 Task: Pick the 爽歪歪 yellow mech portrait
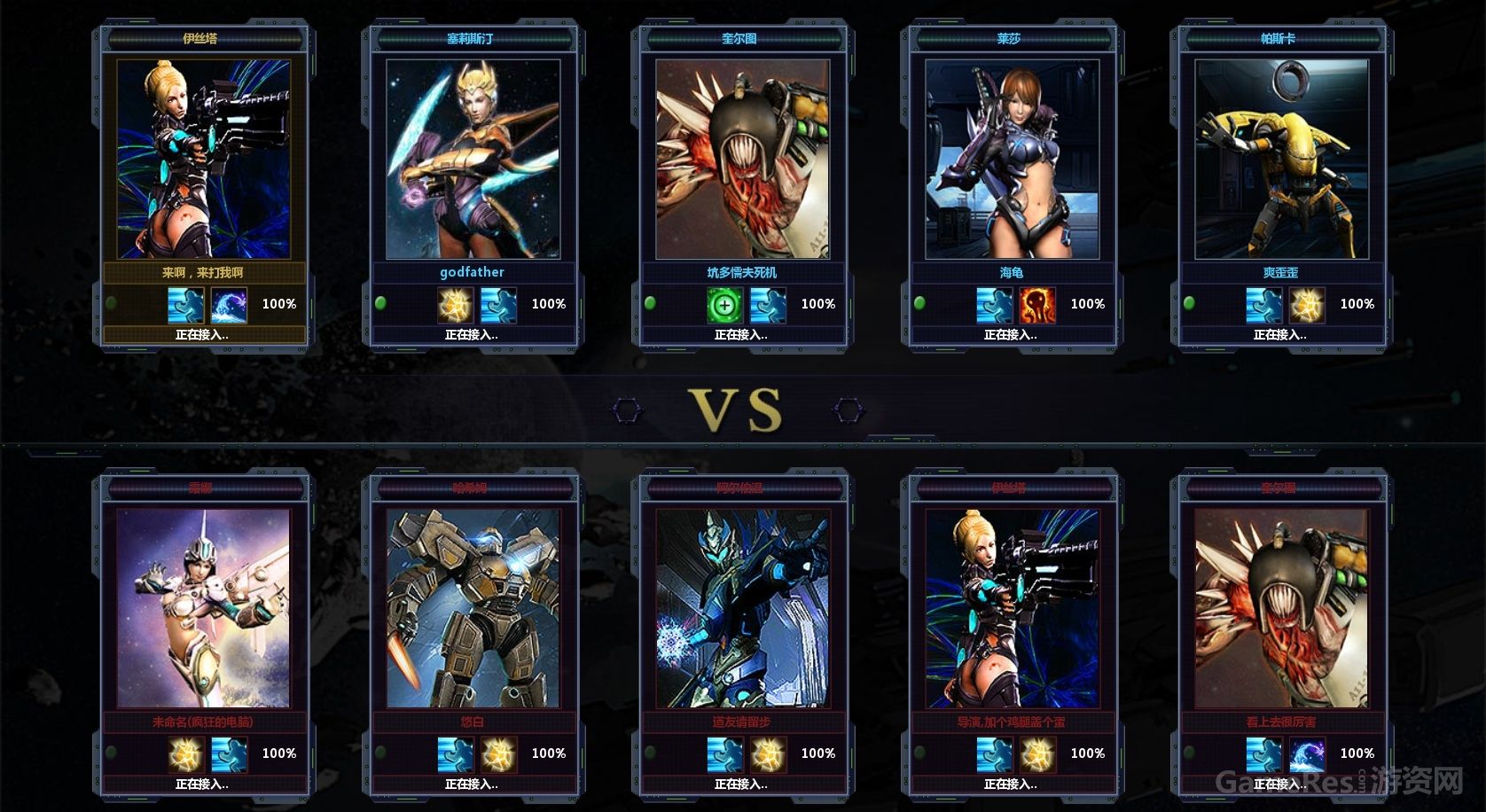(1281, 160)
